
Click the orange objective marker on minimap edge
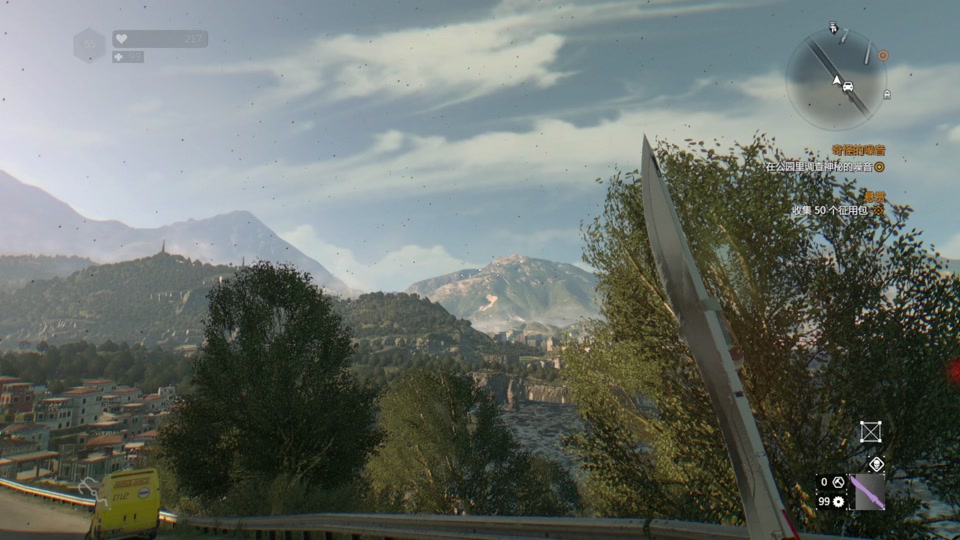[x=883, y=56]
